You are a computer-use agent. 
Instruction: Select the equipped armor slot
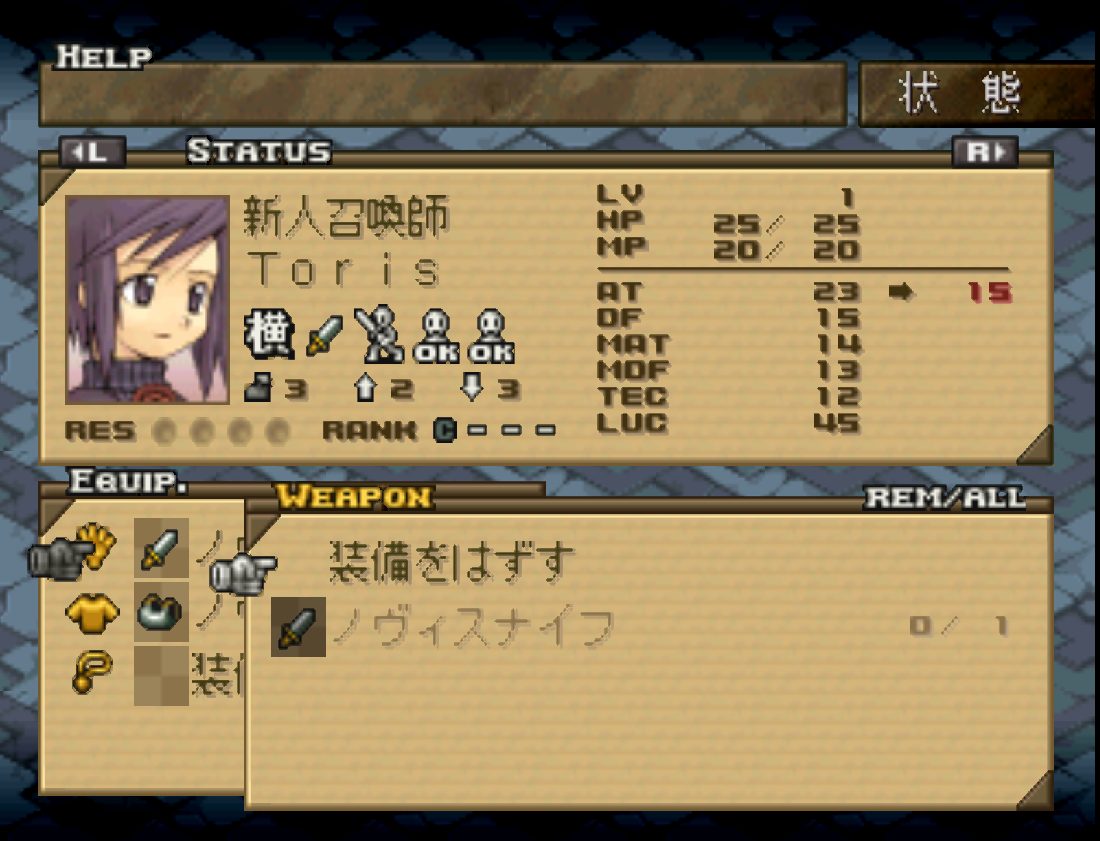pos(161,612)
